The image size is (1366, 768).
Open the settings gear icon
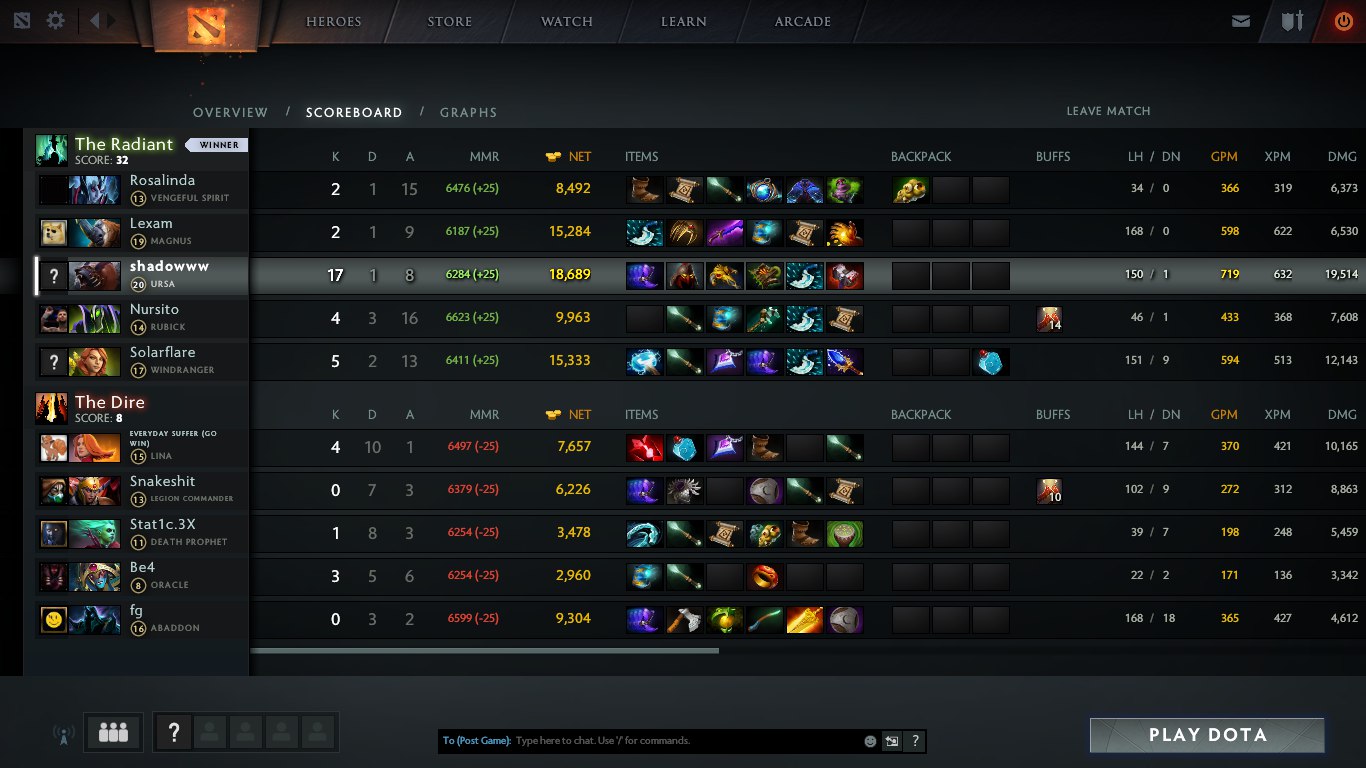coord(56,20)
